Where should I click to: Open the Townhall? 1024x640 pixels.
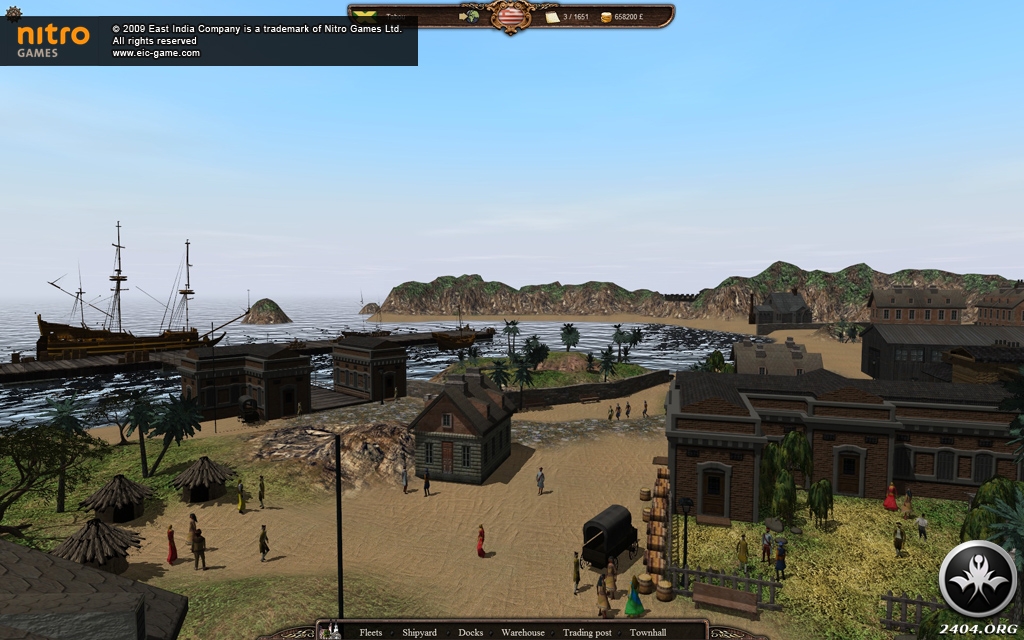(648, 632)
